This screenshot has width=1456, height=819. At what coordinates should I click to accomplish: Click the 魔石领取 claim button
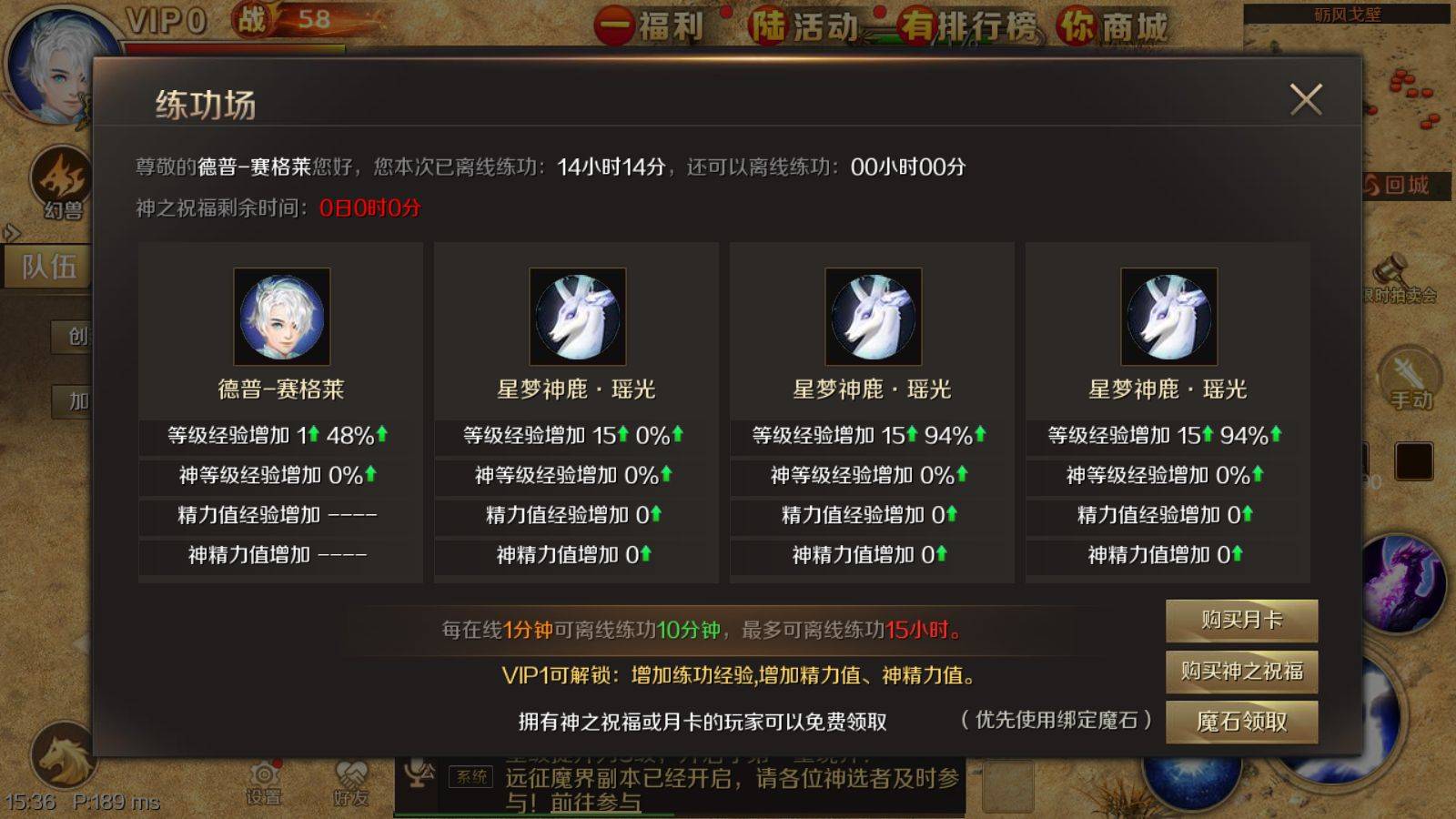click(x=1241, y=721)
